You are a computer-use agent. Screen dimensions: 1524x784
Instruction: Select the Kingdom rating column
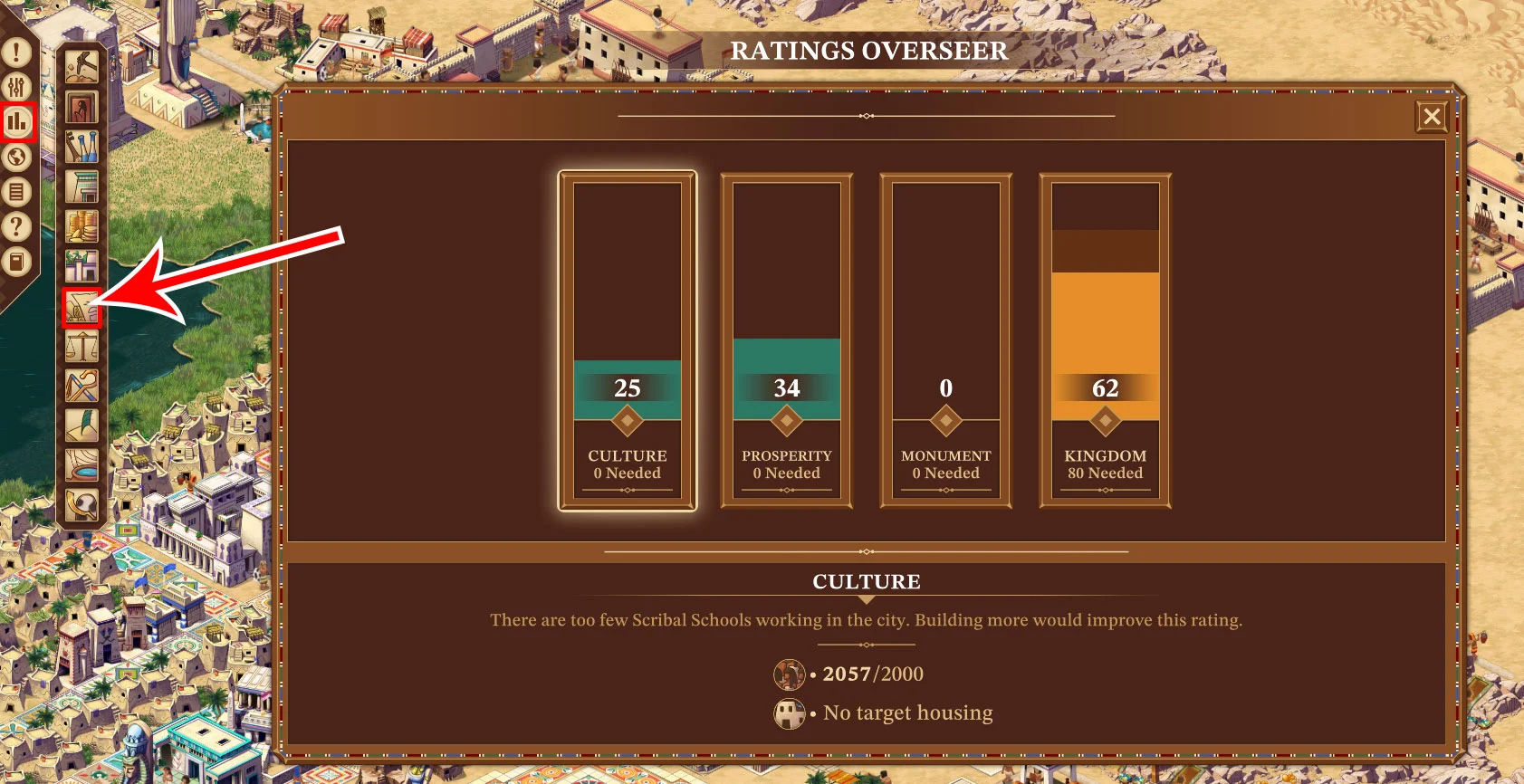[x=1105, y=340]
